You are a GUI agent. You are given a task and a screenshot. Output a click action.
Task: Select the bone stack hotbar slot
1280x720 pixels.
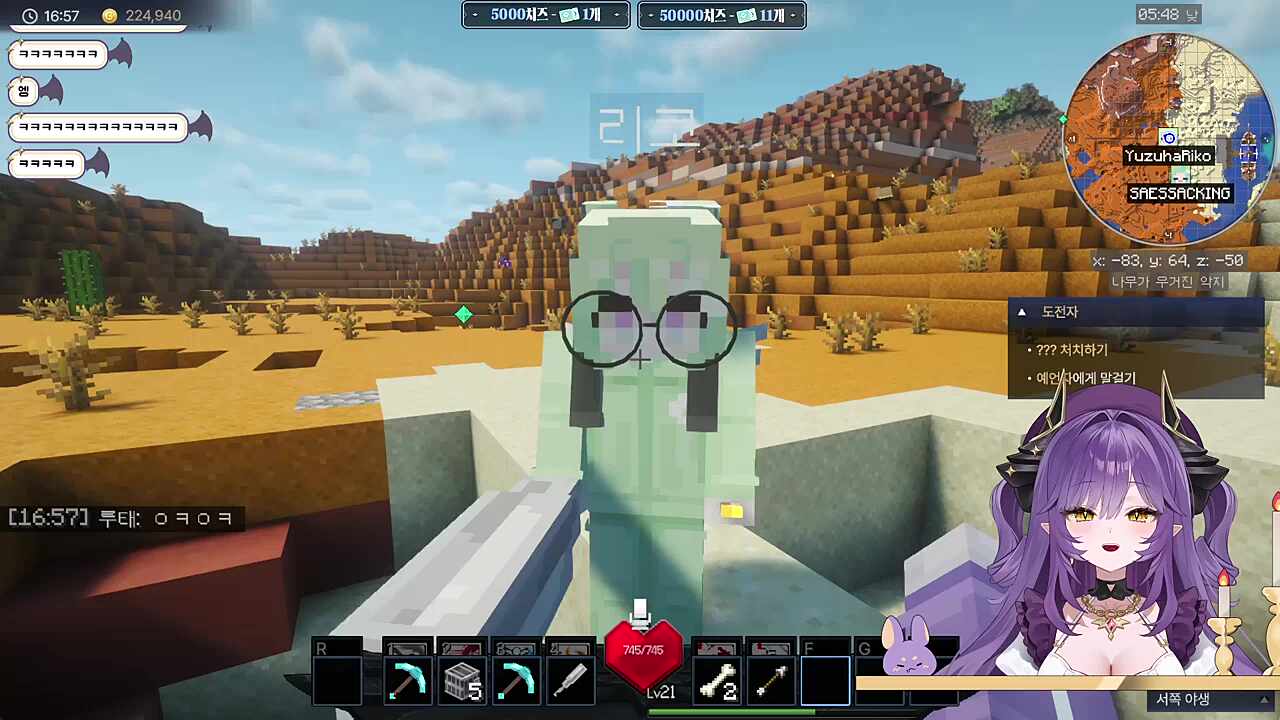click(717, 681)
